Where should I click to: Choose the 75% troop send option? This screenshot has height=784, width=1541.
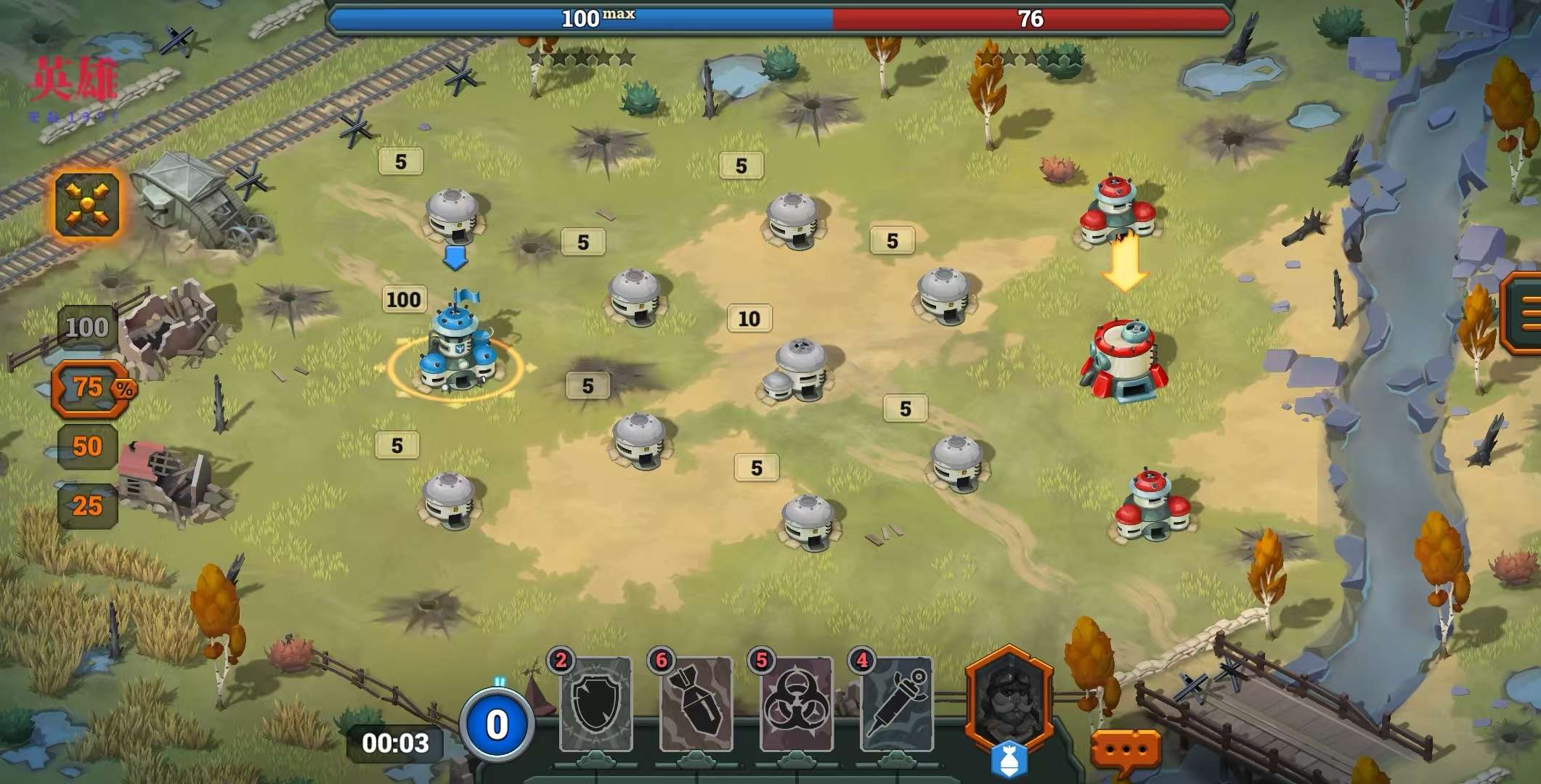[91, 388]
